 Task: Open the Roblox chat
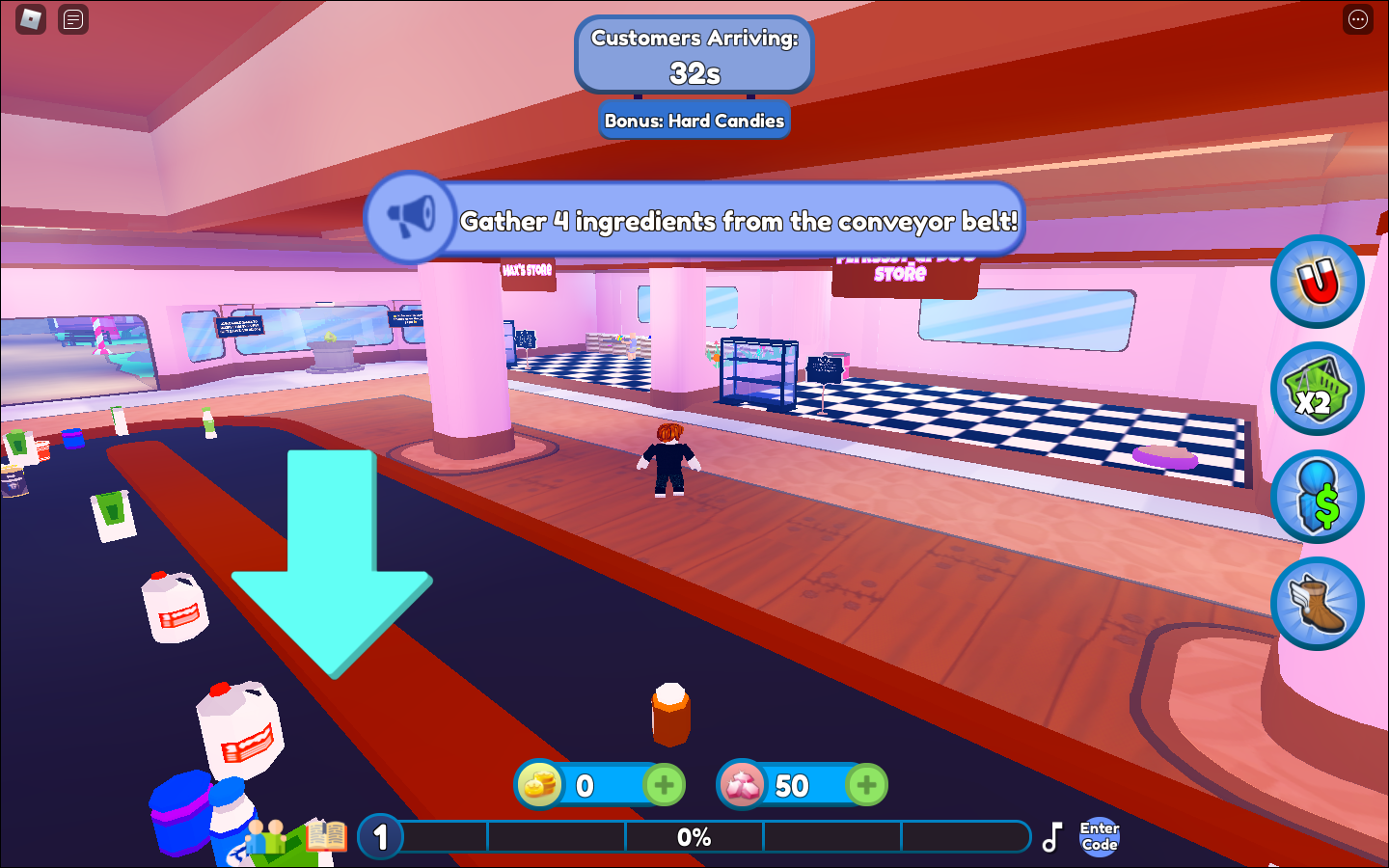tap(72, 19)
